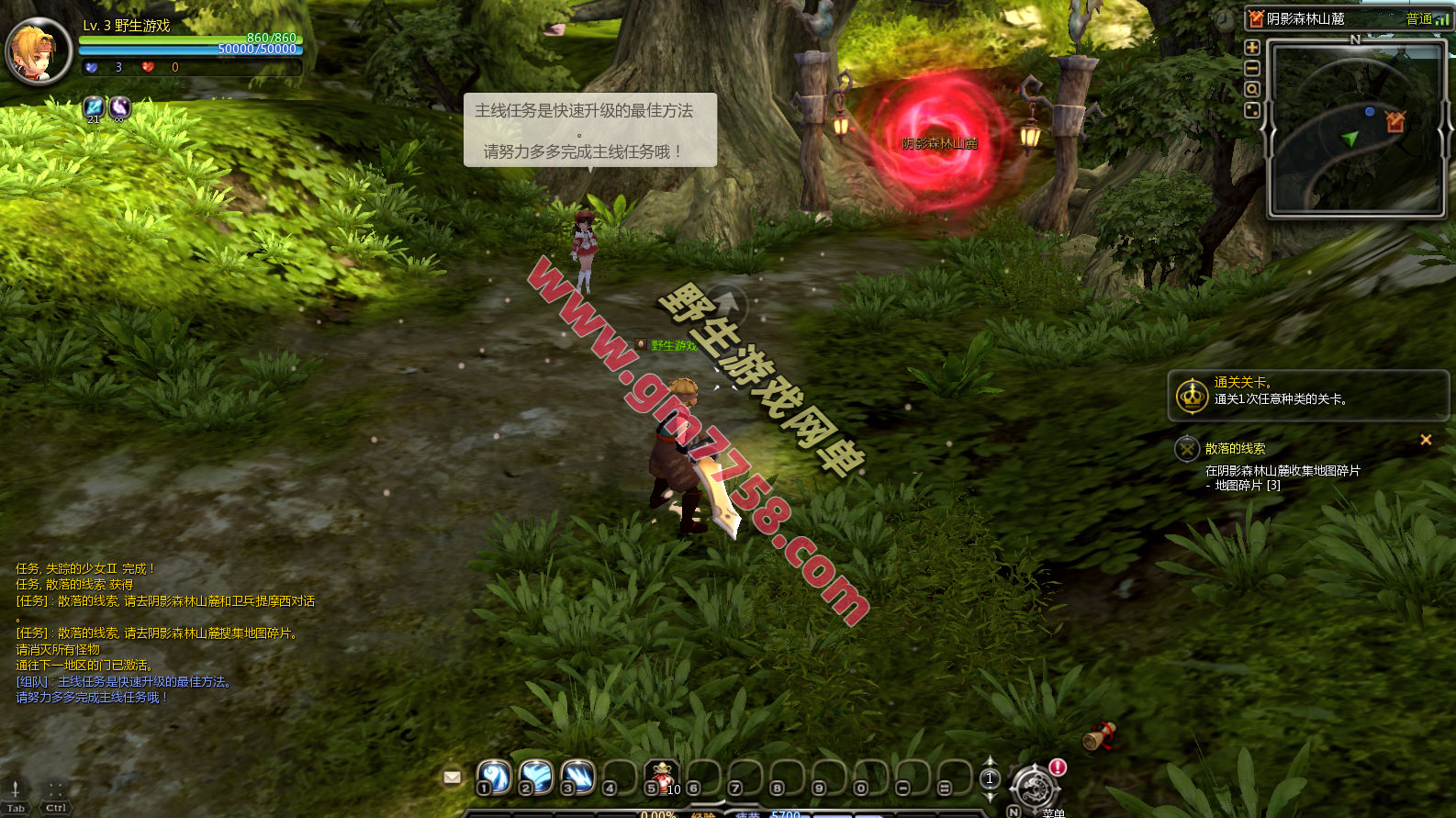The height and width of the screenshot is (818, 1456).
Task: Open the mail envelope icon
Action: coord(452,778)
